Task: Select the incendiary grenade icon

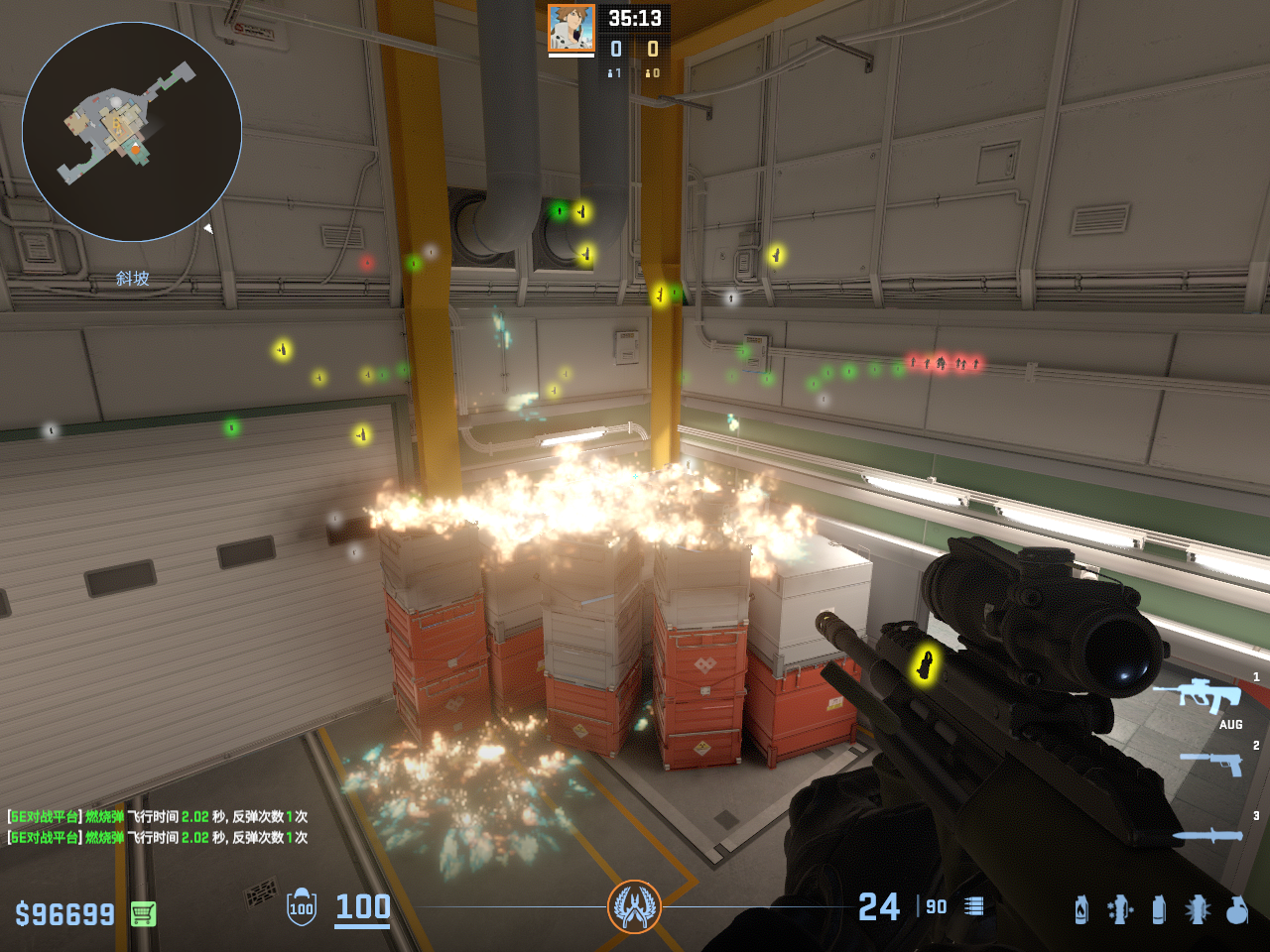Action: click(1081, 909)
